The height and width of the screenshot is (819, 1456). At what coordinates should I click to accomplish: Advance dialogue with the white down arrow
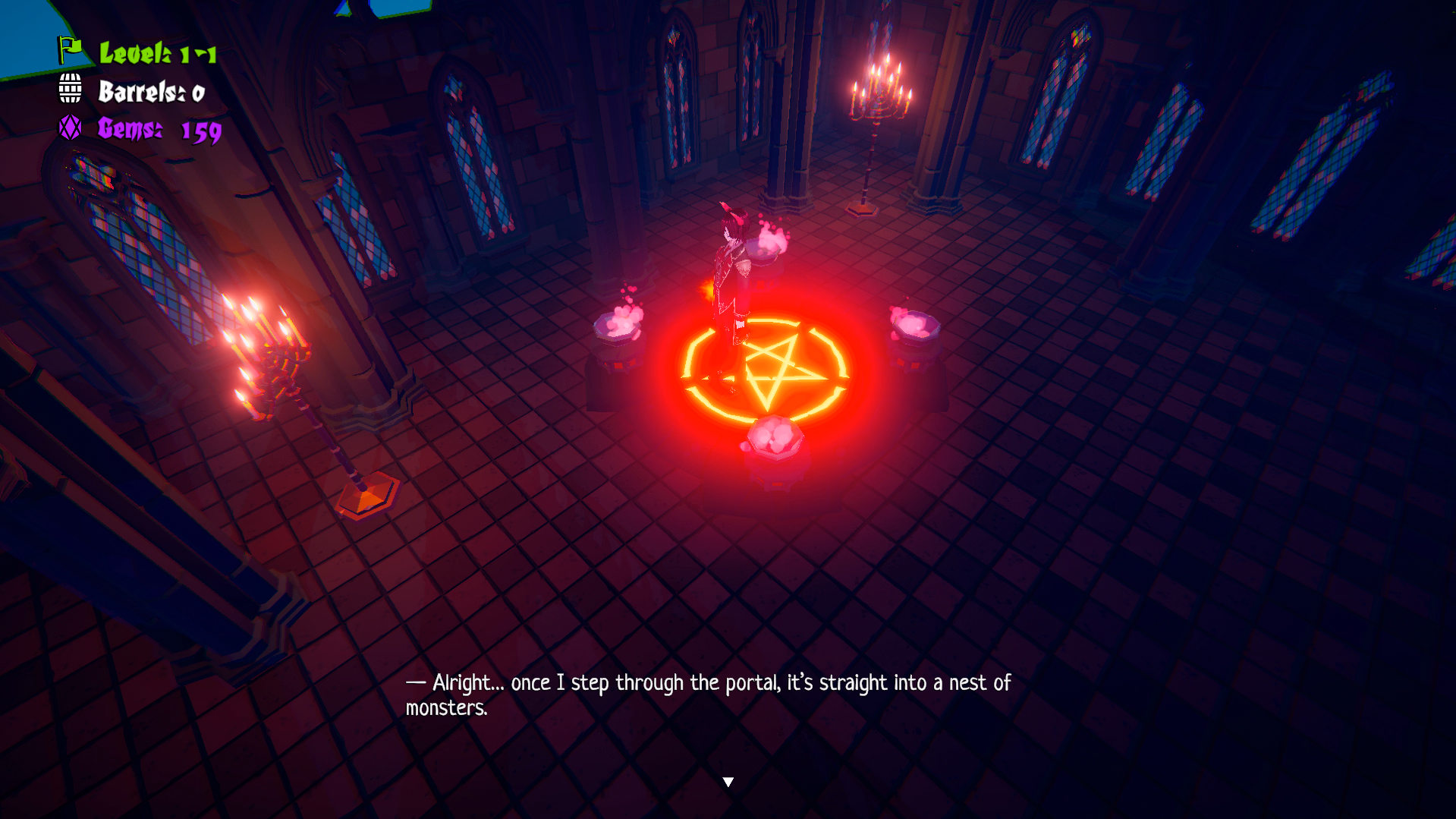coord(728,782)
